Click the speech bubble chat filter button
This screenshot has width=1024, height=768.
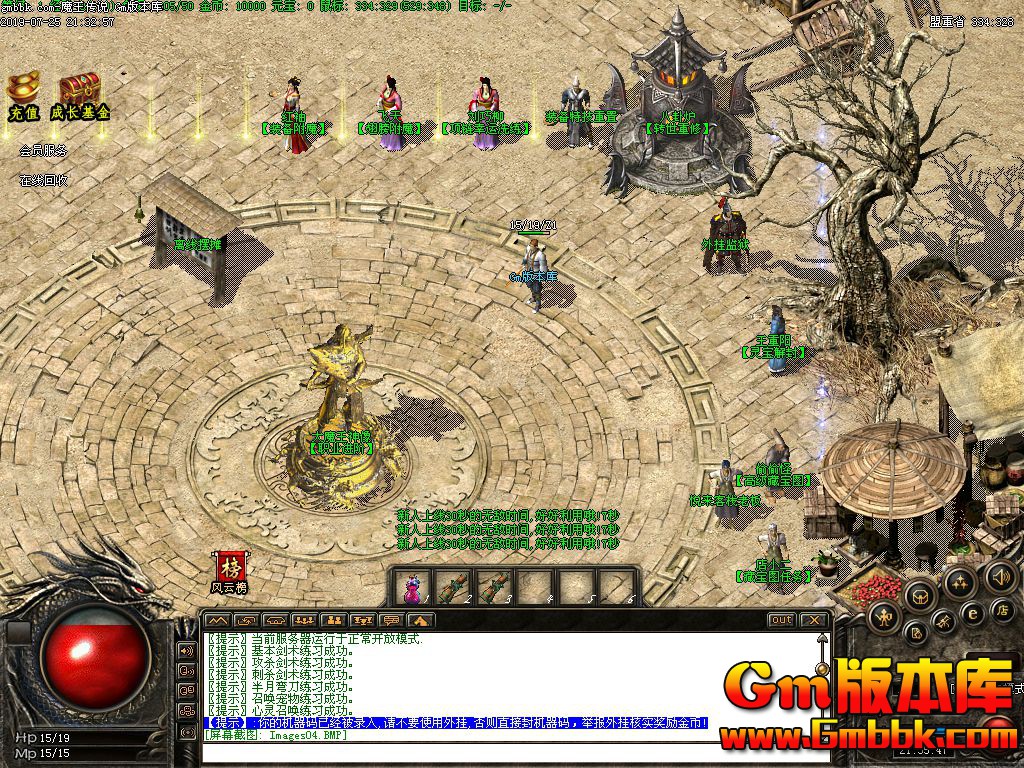tap(391, 621)
